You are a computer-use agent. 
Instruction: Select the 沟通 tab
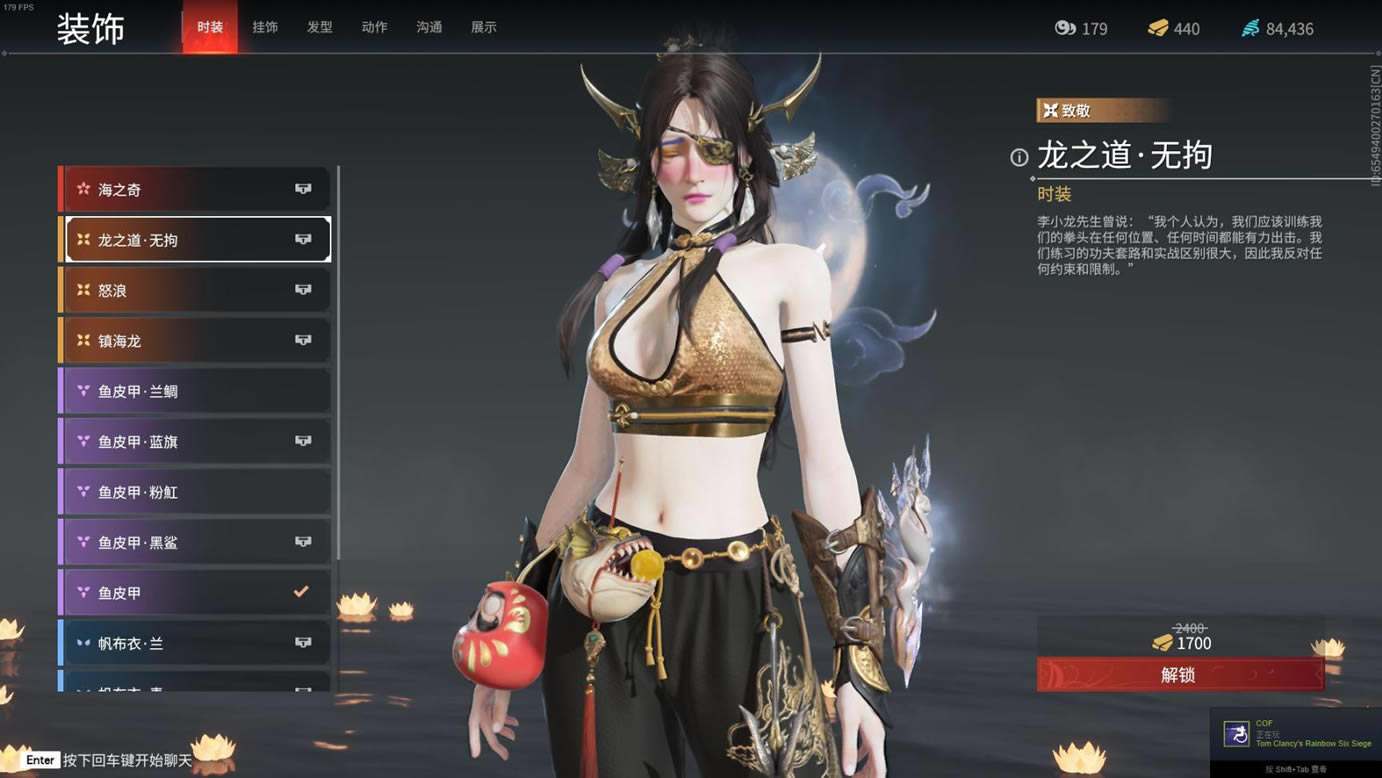429,28
